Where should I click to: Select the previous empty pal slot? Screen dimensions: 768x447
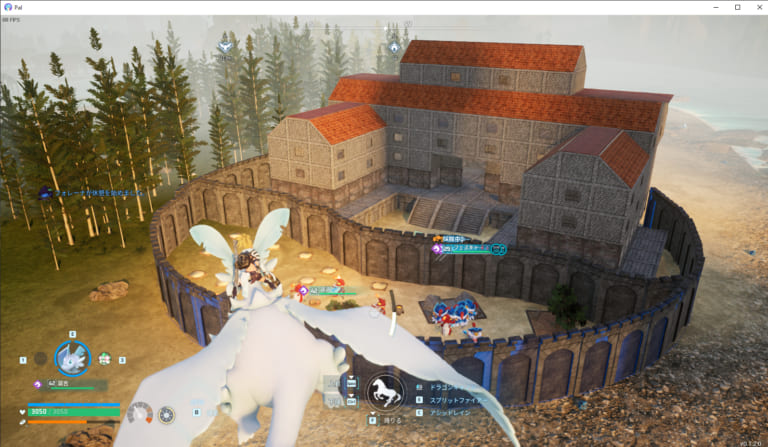(40, 358)
